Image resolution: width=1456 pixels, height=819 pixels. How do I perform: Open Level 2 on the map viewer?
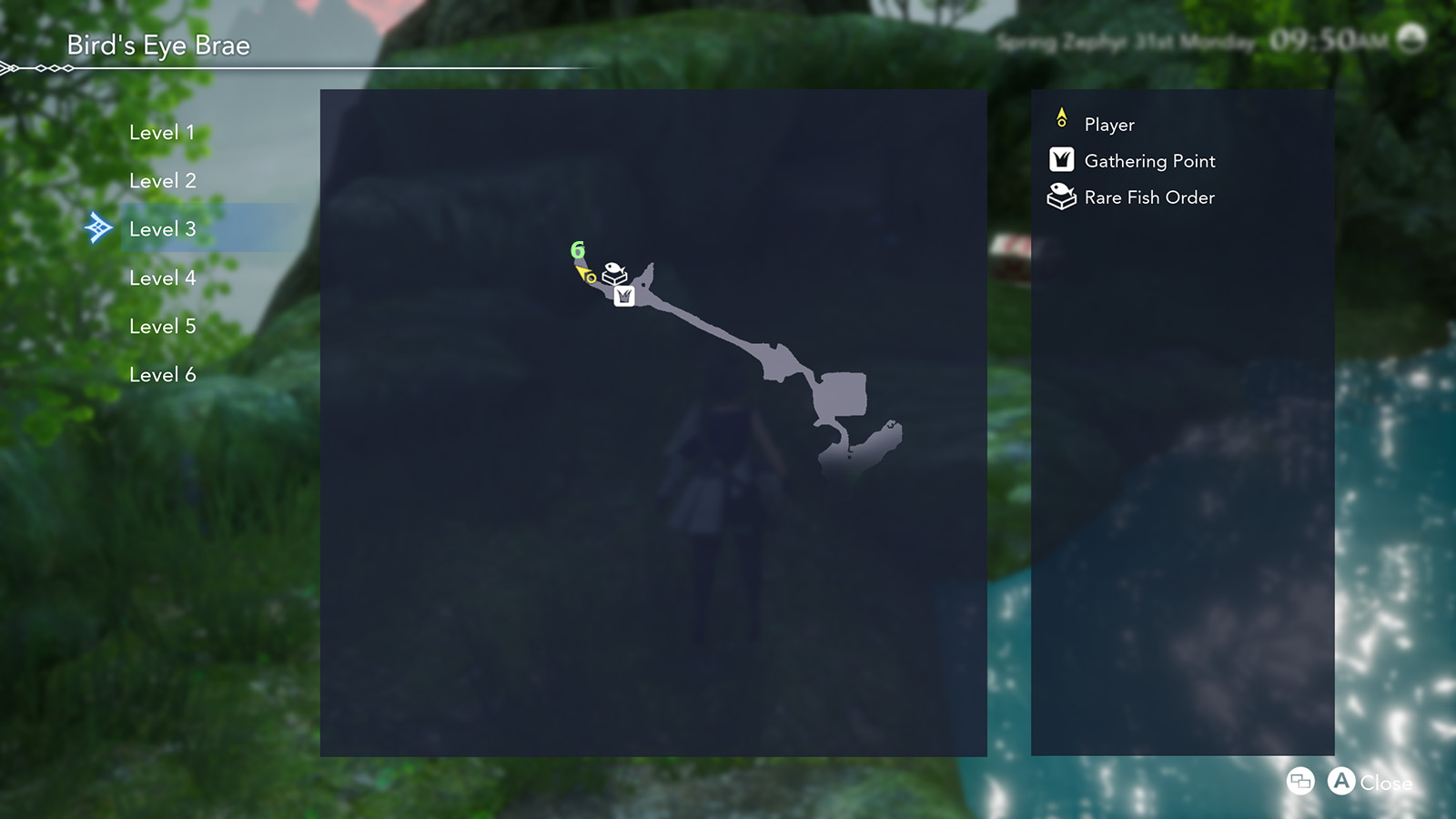163,180
